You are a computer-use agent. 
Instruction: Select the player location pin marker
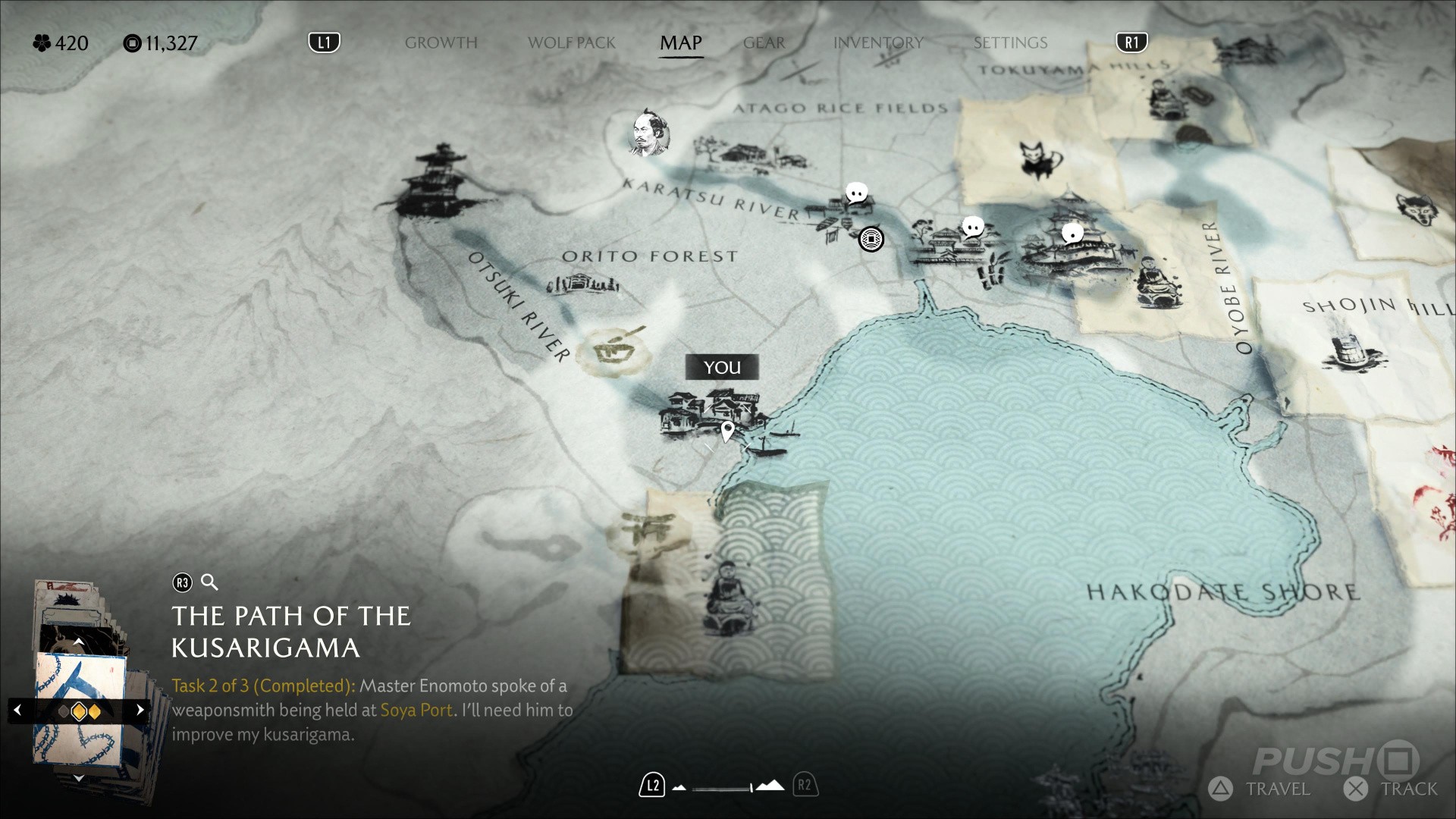[727, 431]
